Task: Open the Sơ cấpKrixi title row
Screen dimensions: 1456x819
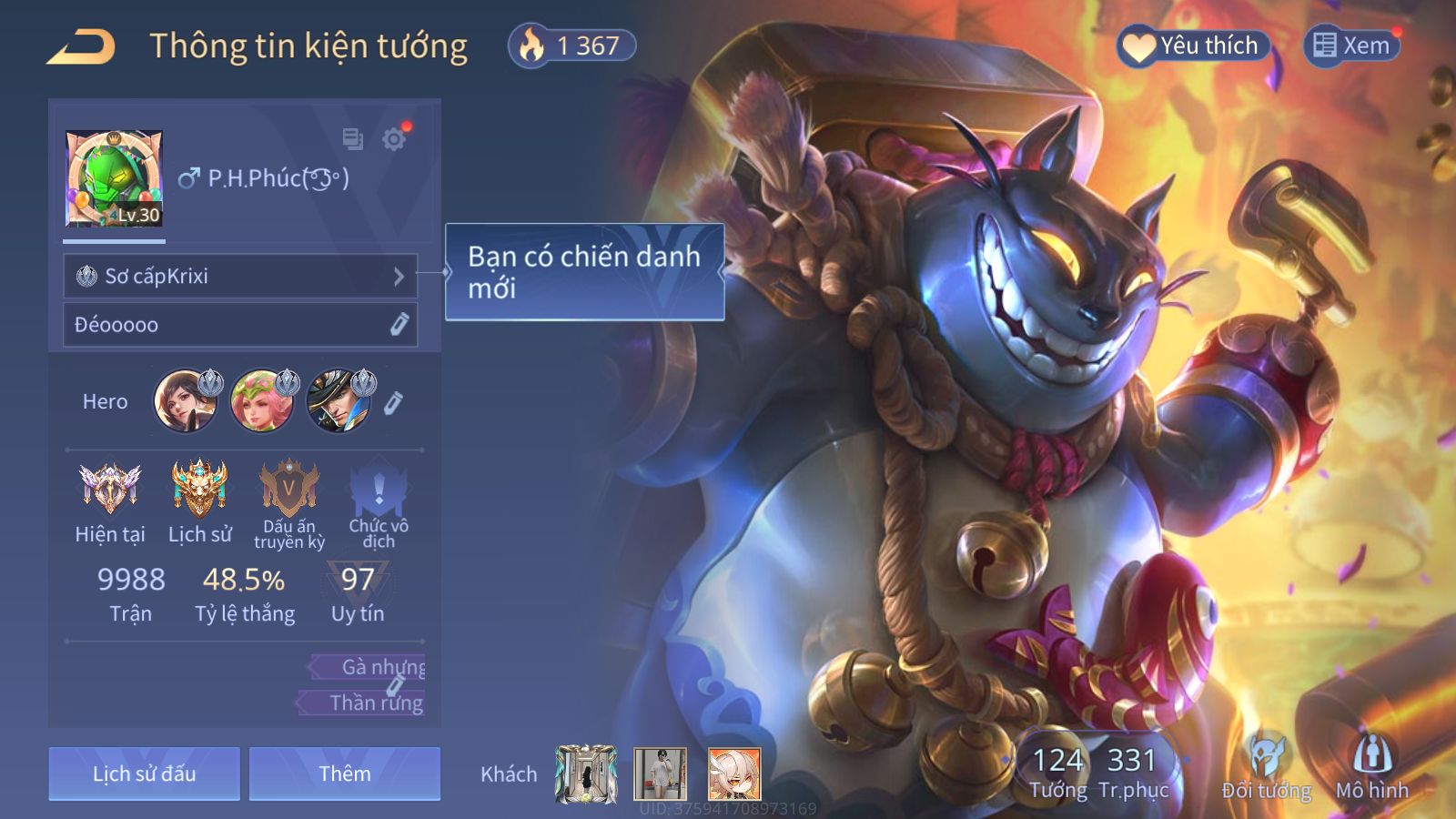Action: click(x=240, y=276)
